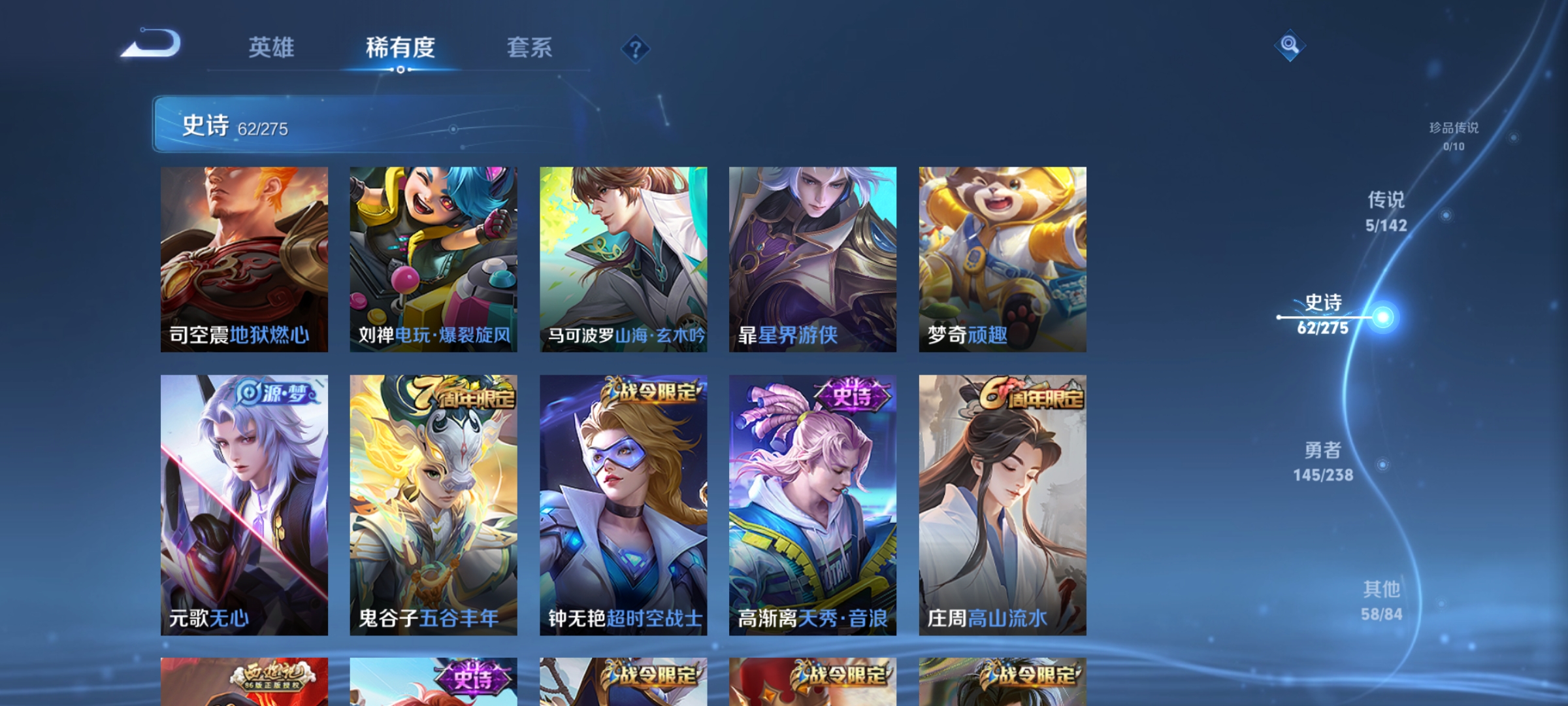
Task: Open the 套系 tab
Action: [x=531, y=48]
